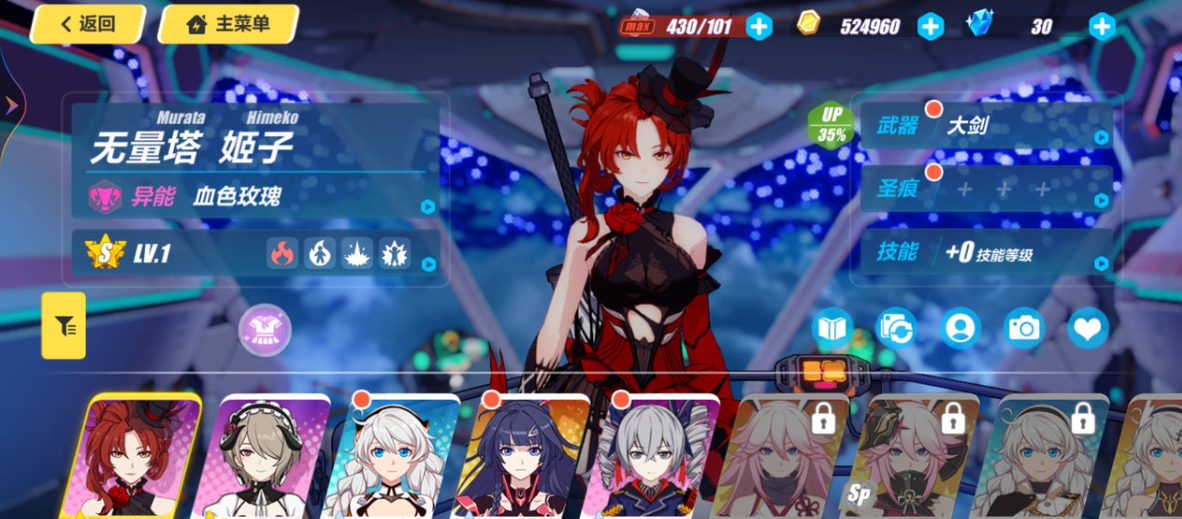Open the profile silhouette icon
Viewport: 1182px width, 519px height.
click(x=960, y=328)
